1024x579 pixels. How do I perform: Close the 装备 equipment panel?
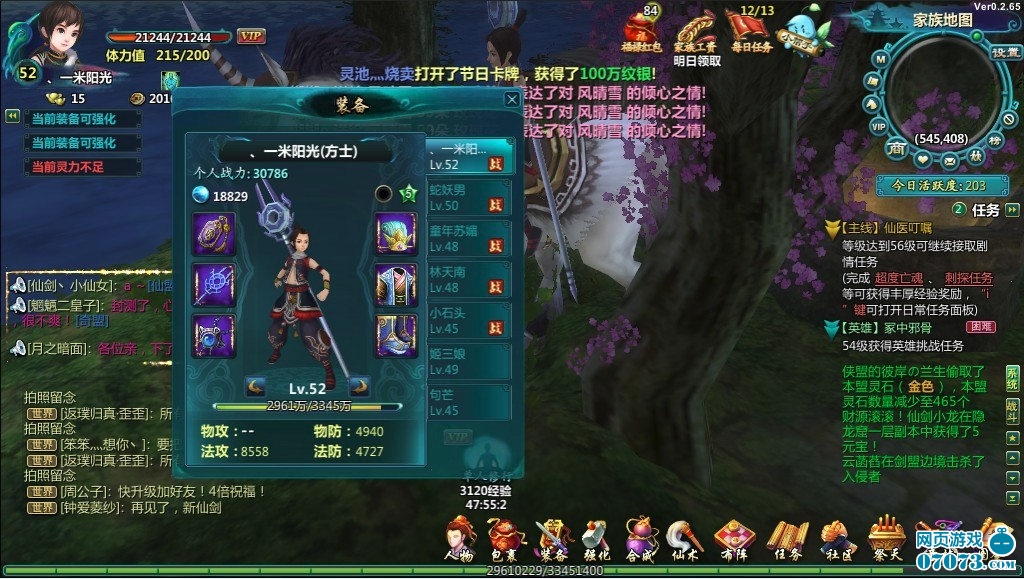(511, 100)
